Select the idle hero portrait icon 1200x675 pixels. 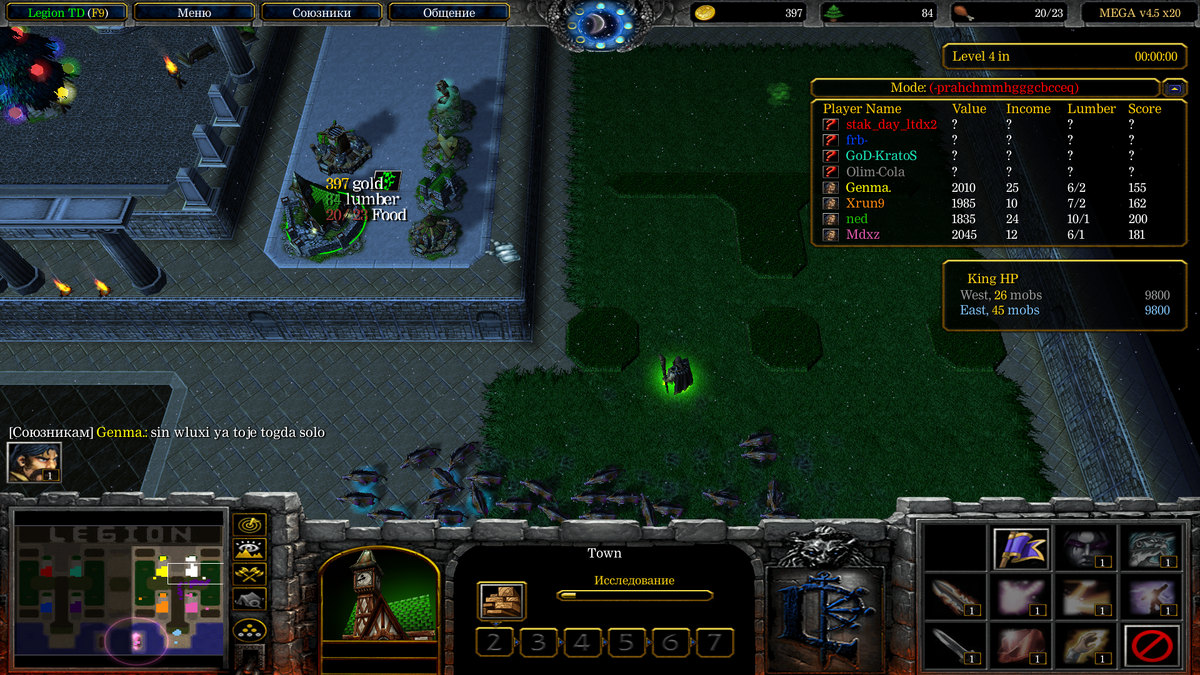[x=34, y=462]
